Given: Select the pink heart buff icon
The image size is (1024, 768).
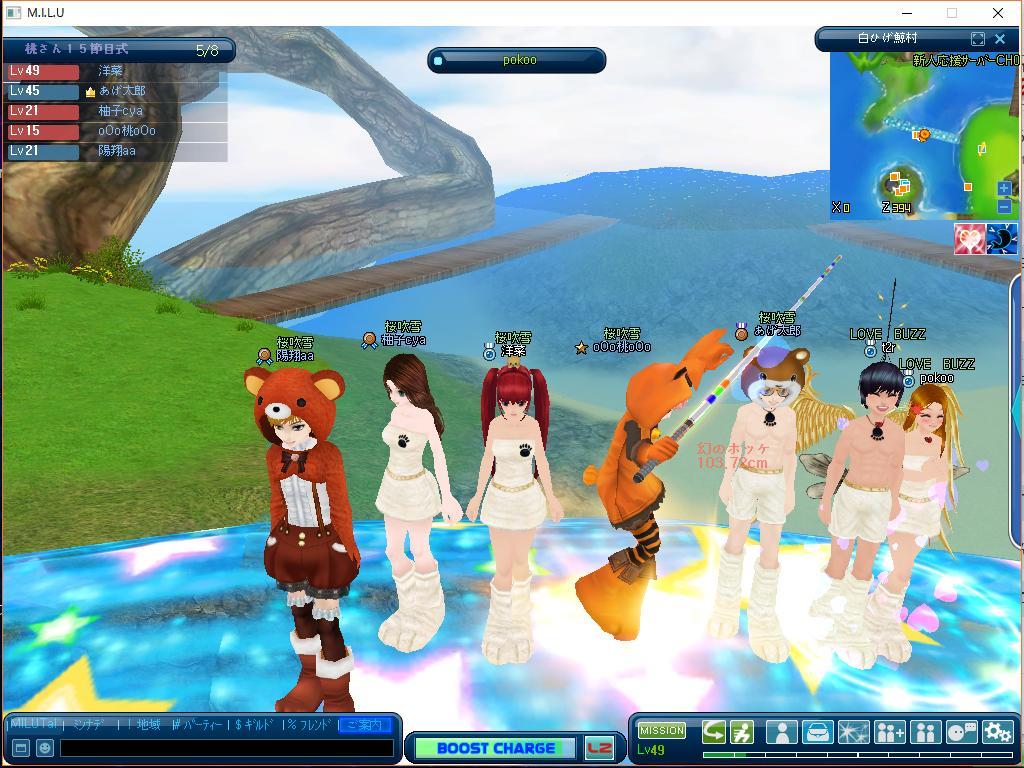Looking at the screenshot, I should [968, 239].
